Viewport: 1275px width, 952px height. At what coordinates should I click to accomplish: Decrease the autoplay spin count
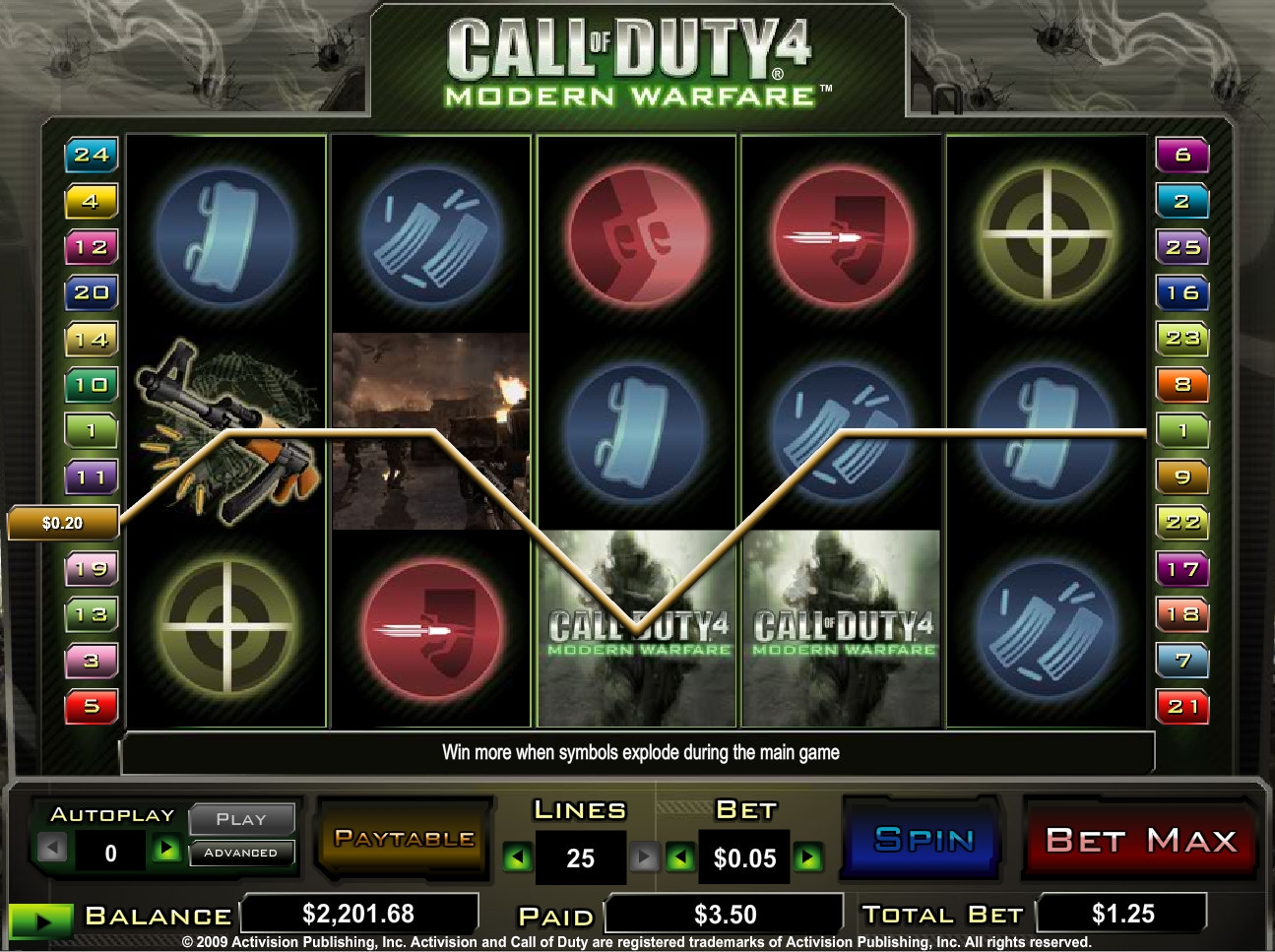53,849
